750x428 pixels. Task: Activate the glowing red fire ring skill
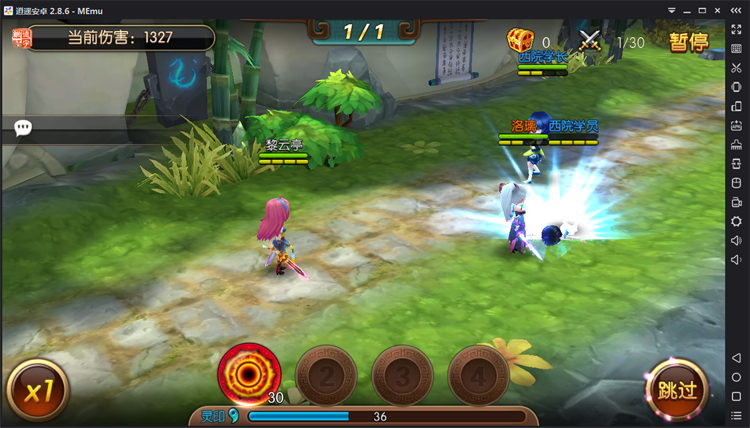[x=249, y=374]
